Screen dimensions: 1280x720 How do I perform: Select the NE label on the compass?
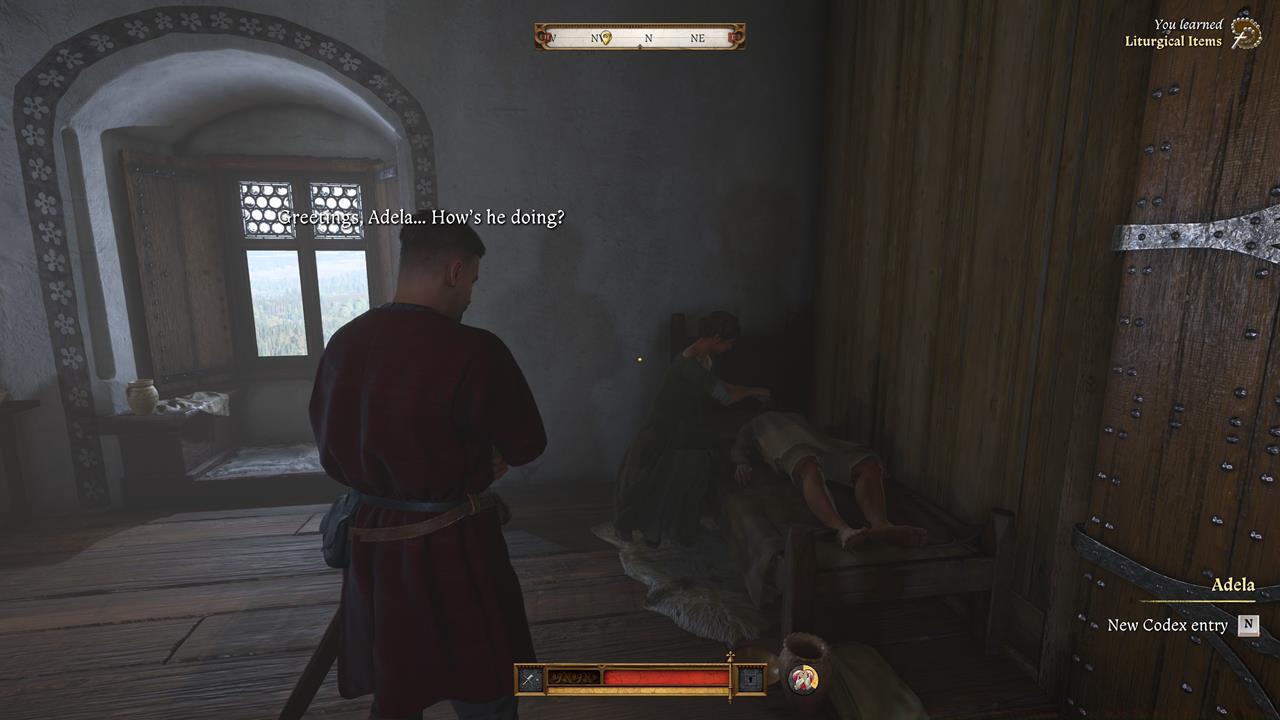coord(697,38)
